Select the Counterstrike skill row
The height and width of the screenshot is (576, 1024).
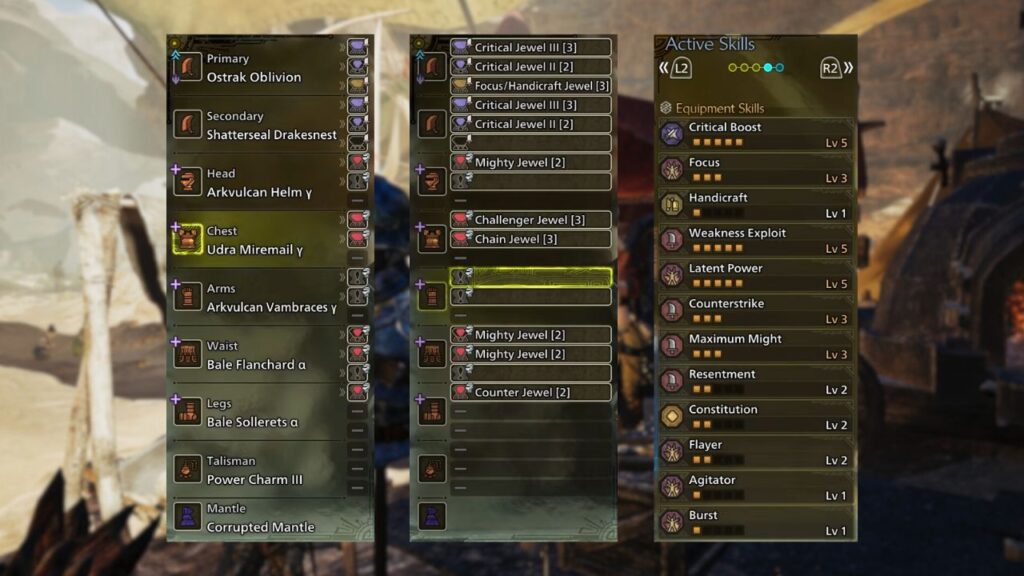[x=755, y=311]
